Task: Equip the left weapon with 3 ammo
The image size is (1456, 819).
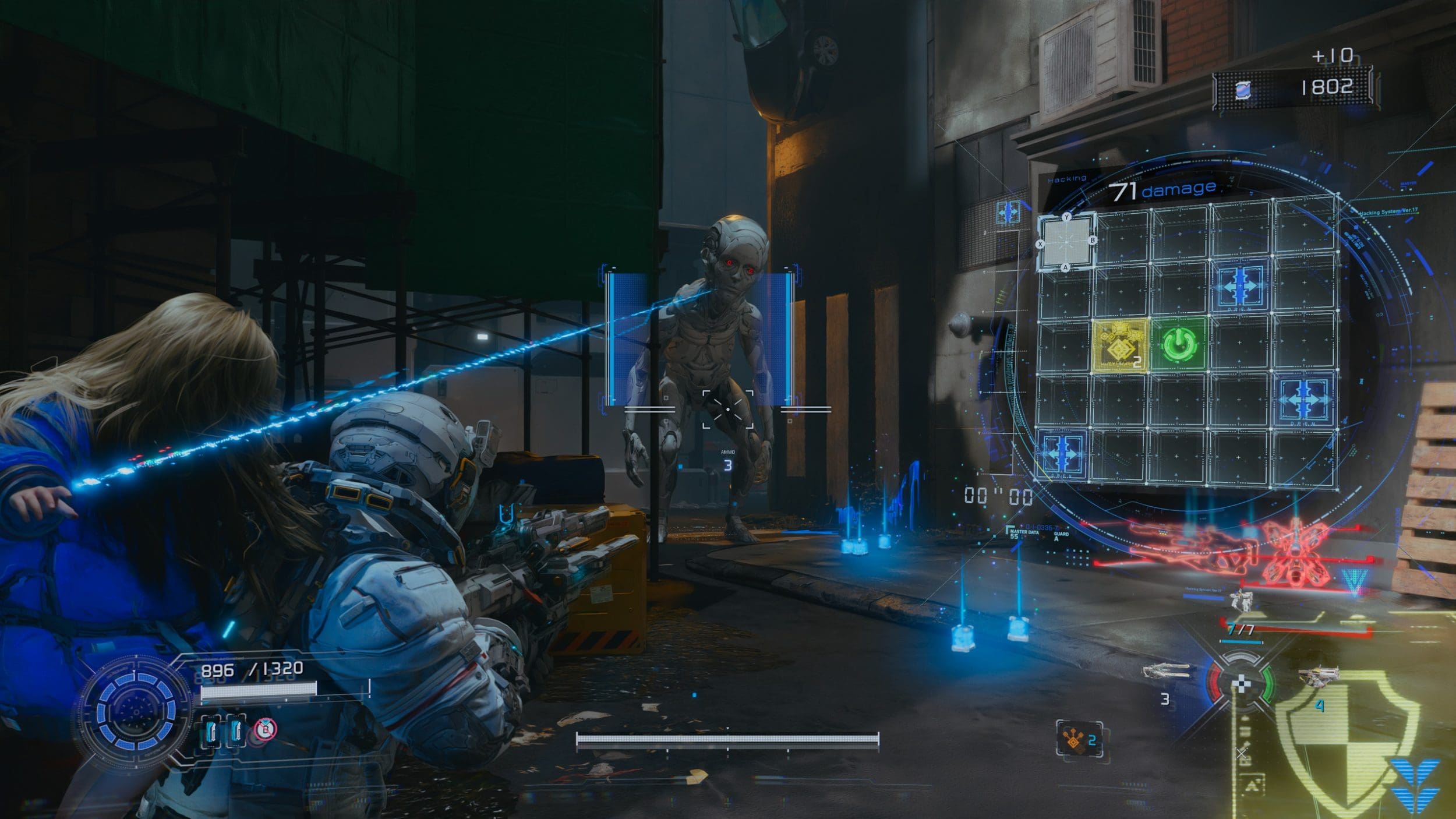Action: tap(1165, 673)
